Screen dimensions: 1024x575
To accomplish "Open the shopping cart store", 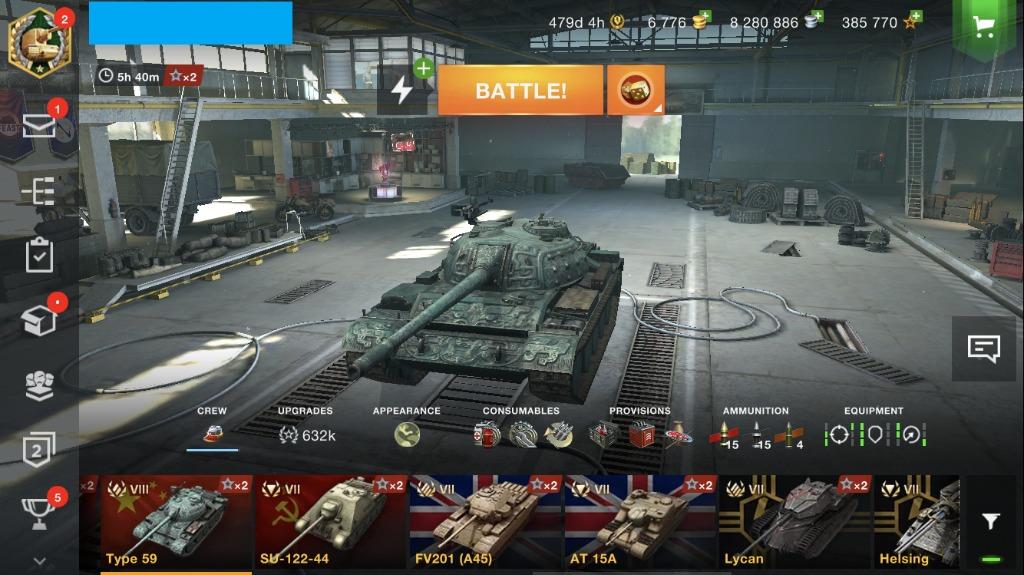I will click(x=984, y=26).
